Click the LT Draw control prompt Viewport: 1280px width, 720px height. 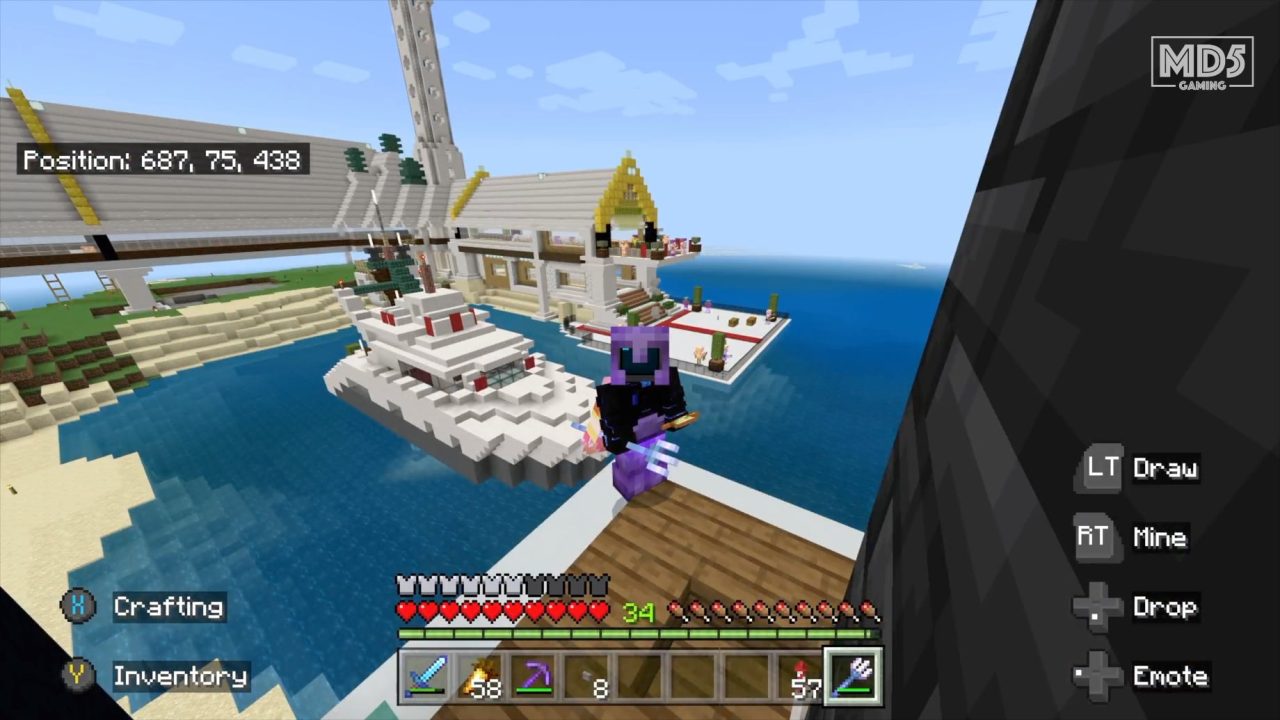tap(1140, 468)
